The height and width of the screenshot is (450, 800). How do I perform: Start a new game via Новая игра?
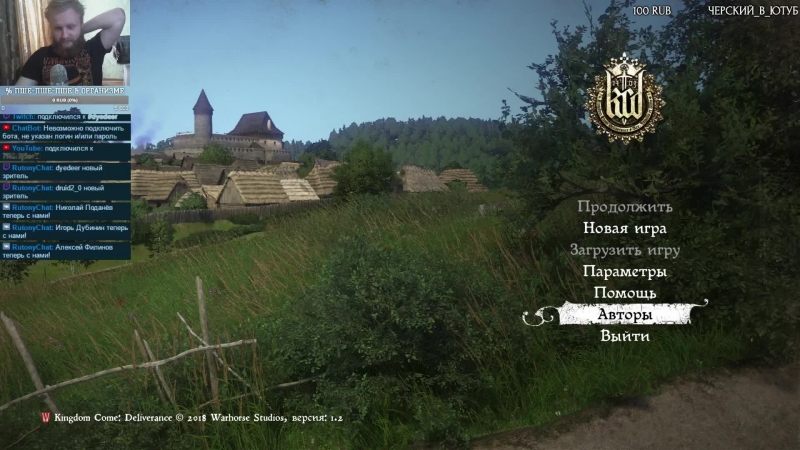[x=625, y=228]
